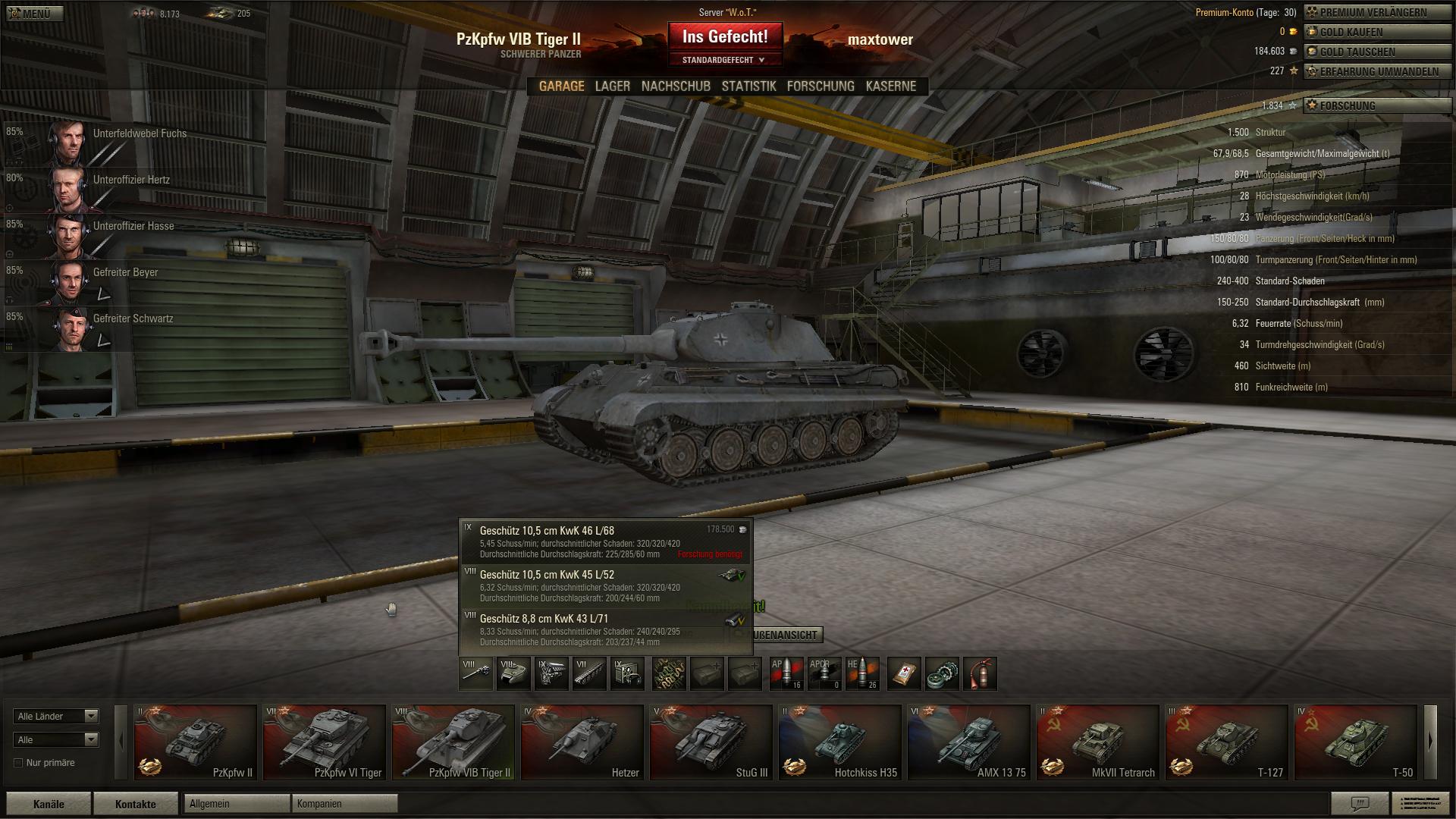The width and height of the screenshot is (1456, 819).
Task: Toggle the Nur primäre checkbox
Action: click(x=18, y=763)
